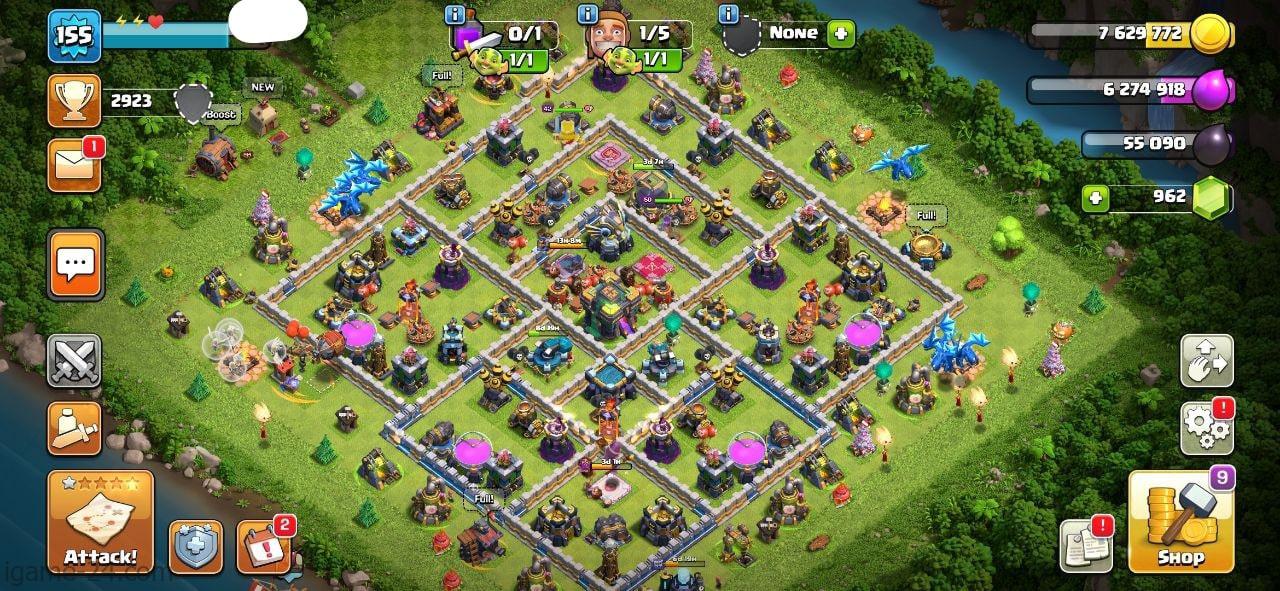Open the clipboard notes icon near Shop
Image resolution: width=1280 pixels, height=591 pixels.
coord(1086,547)
